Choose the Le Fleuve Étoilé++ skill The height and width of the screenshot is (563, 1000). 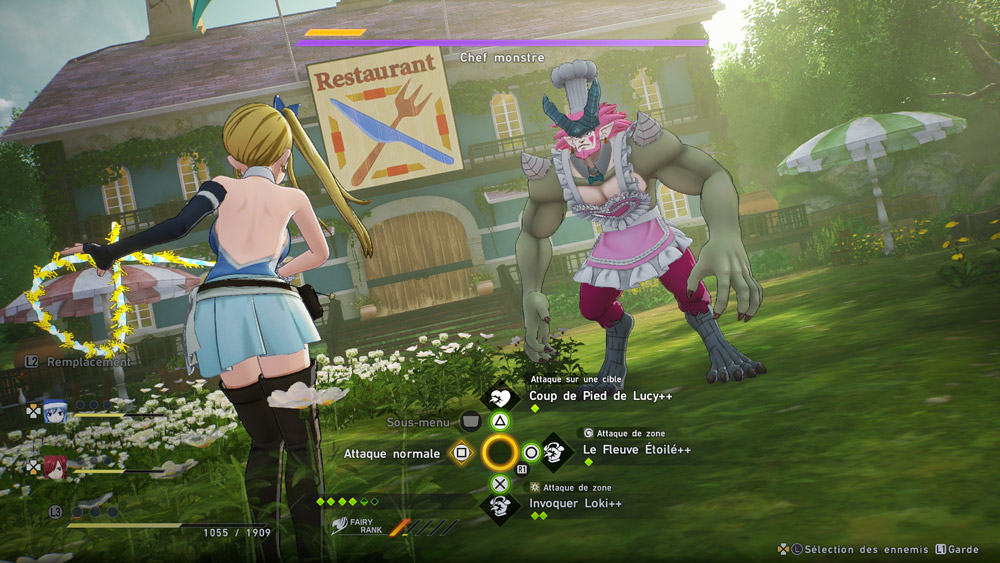click(636, 450)
